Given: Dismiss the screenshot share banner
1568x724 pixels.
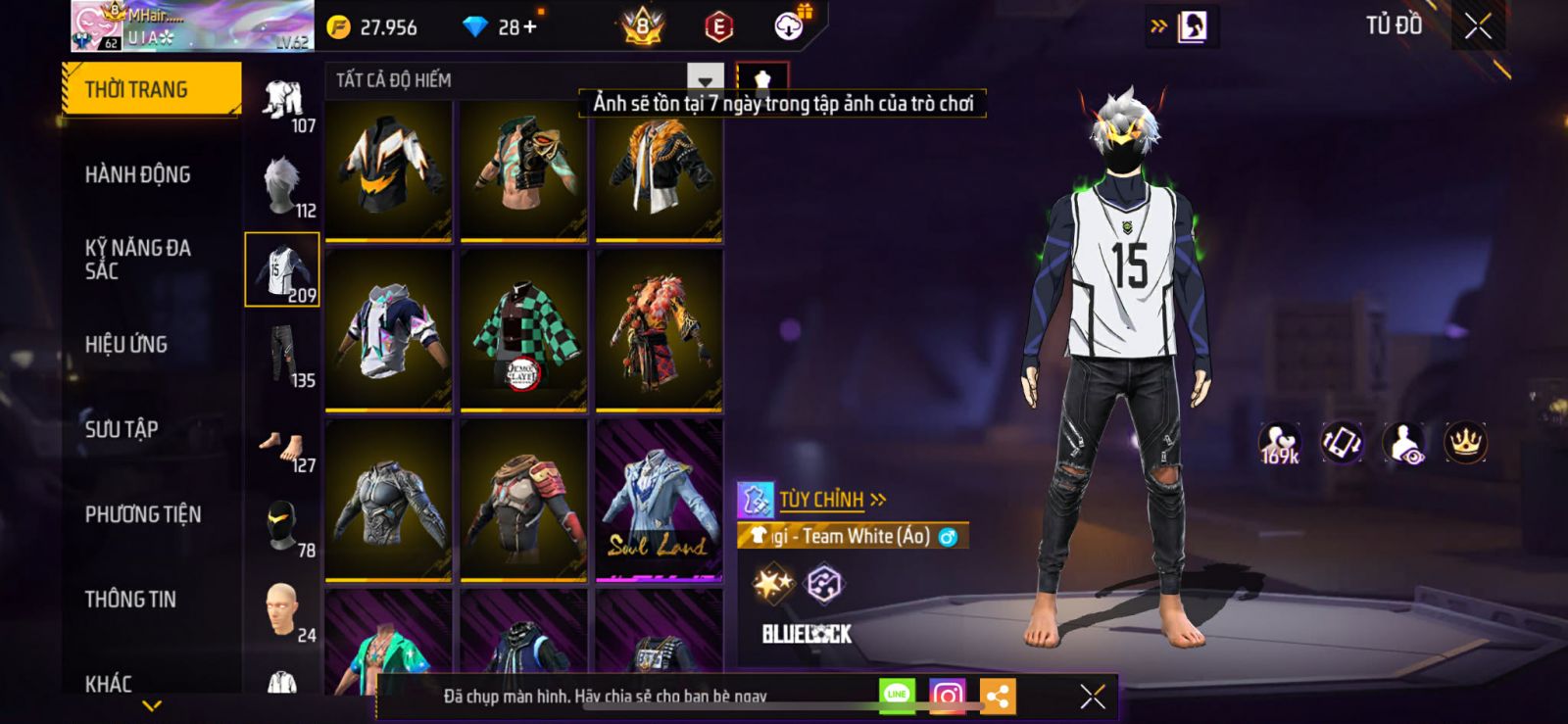Looking at the screenshot, I should pyautogui.click(x=1092, y=696).
